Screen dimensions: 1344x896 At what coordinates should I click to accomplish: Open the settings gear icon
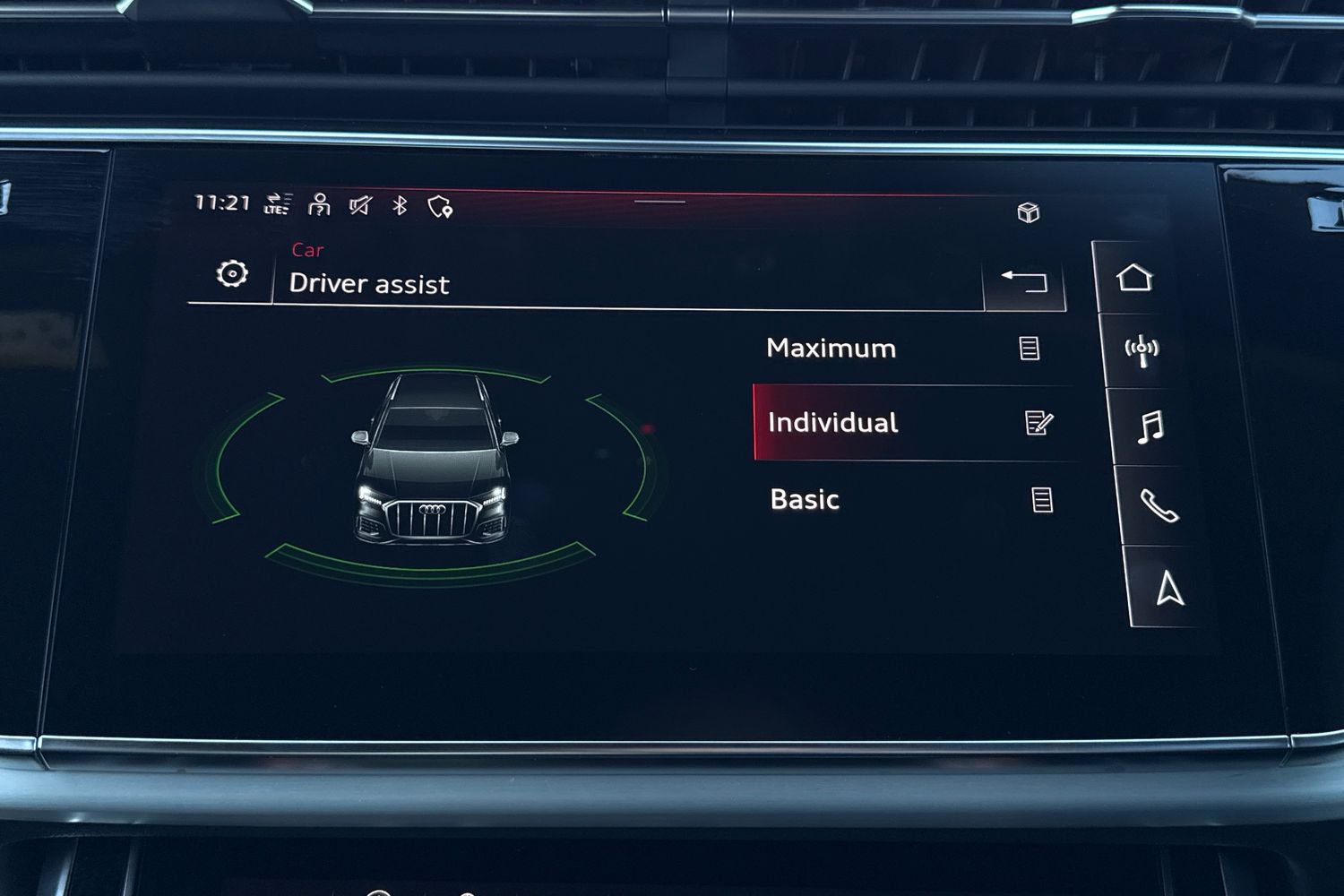tap(232, 274)
